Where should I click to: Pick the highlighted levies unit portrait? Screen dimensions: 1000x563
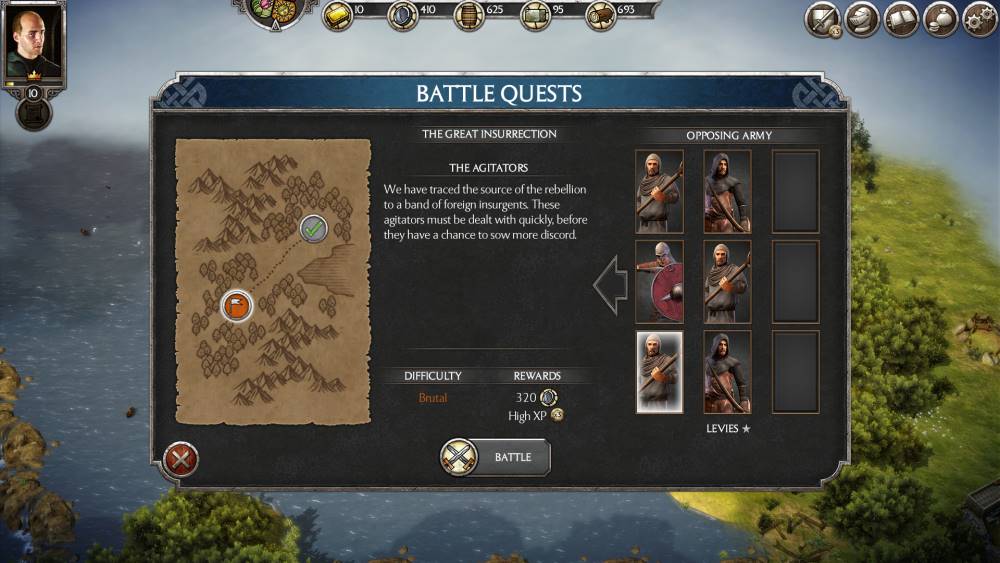659,372
